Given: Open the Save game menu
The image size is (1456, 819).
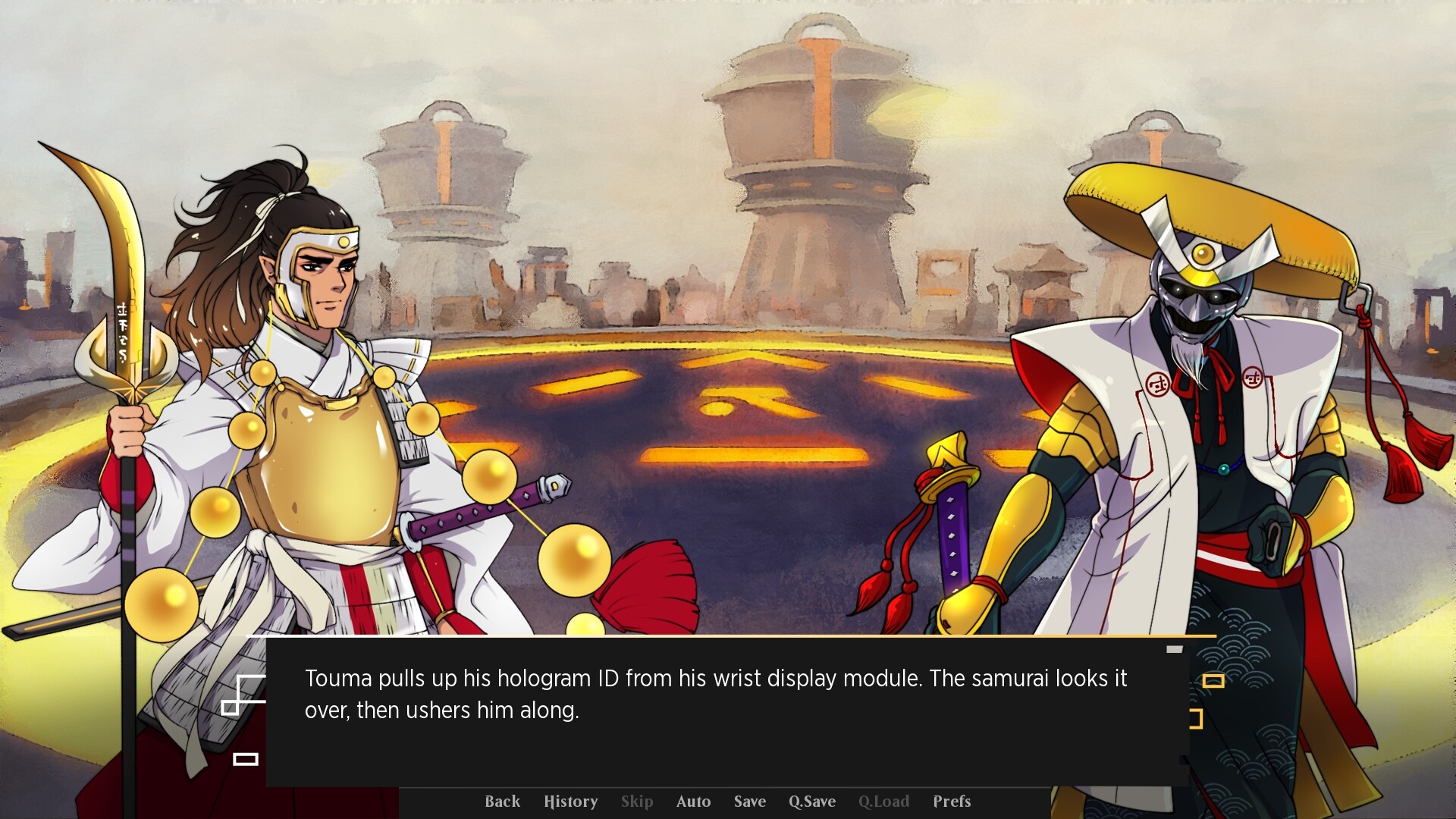Looking at the screenshot, I should coord(749,802).
